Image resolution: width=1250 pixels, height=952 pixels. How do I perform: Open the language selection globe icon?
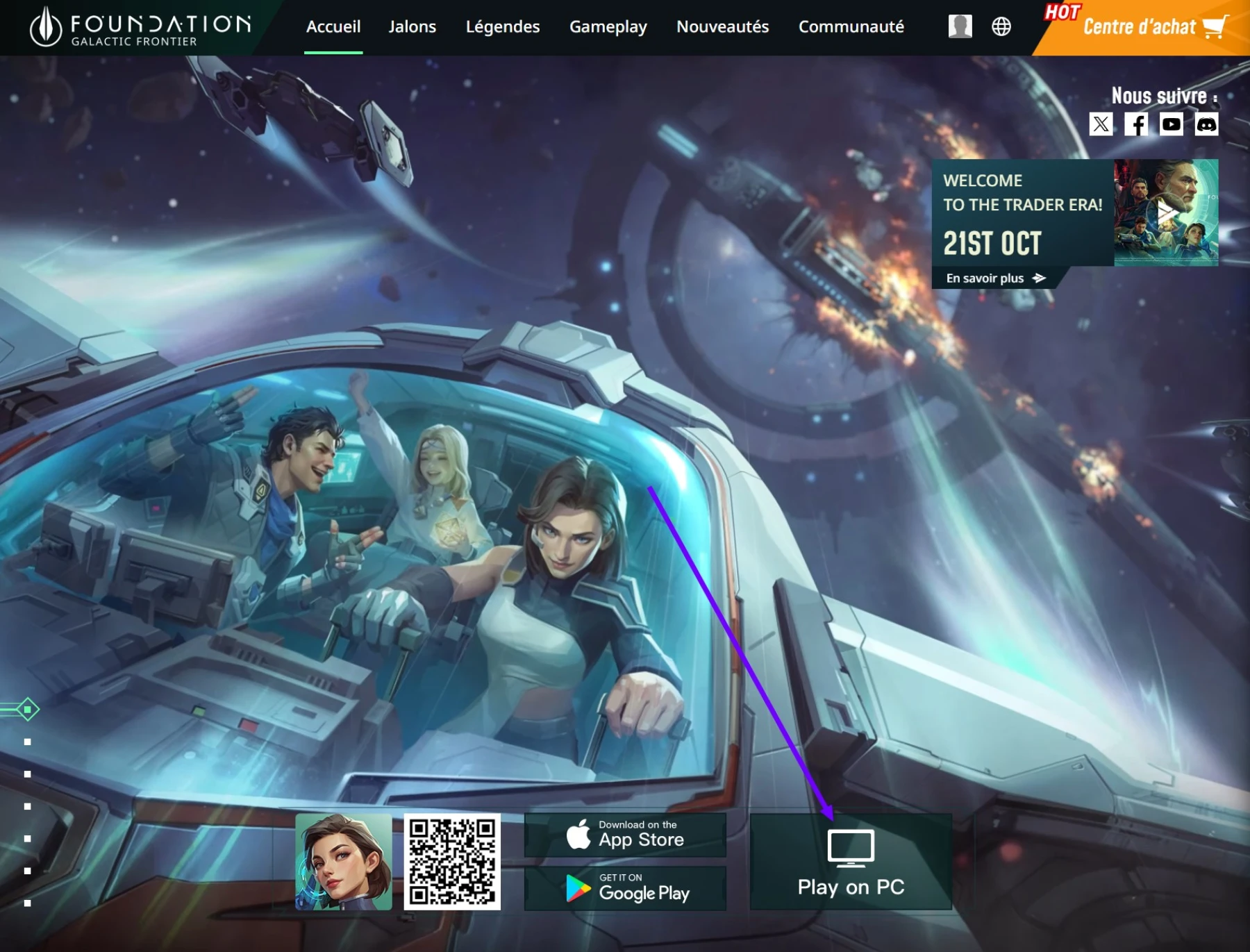click(x=1001, y=28)
